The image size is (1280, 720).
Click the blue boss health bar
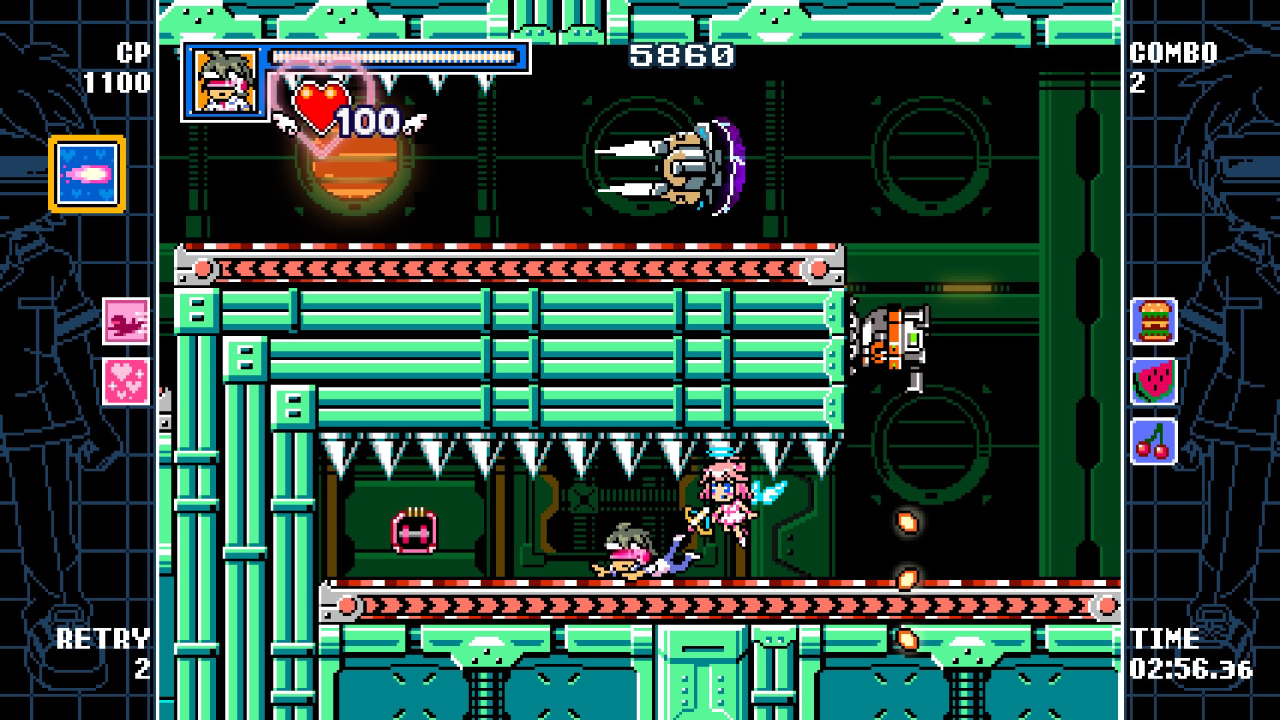394,56
